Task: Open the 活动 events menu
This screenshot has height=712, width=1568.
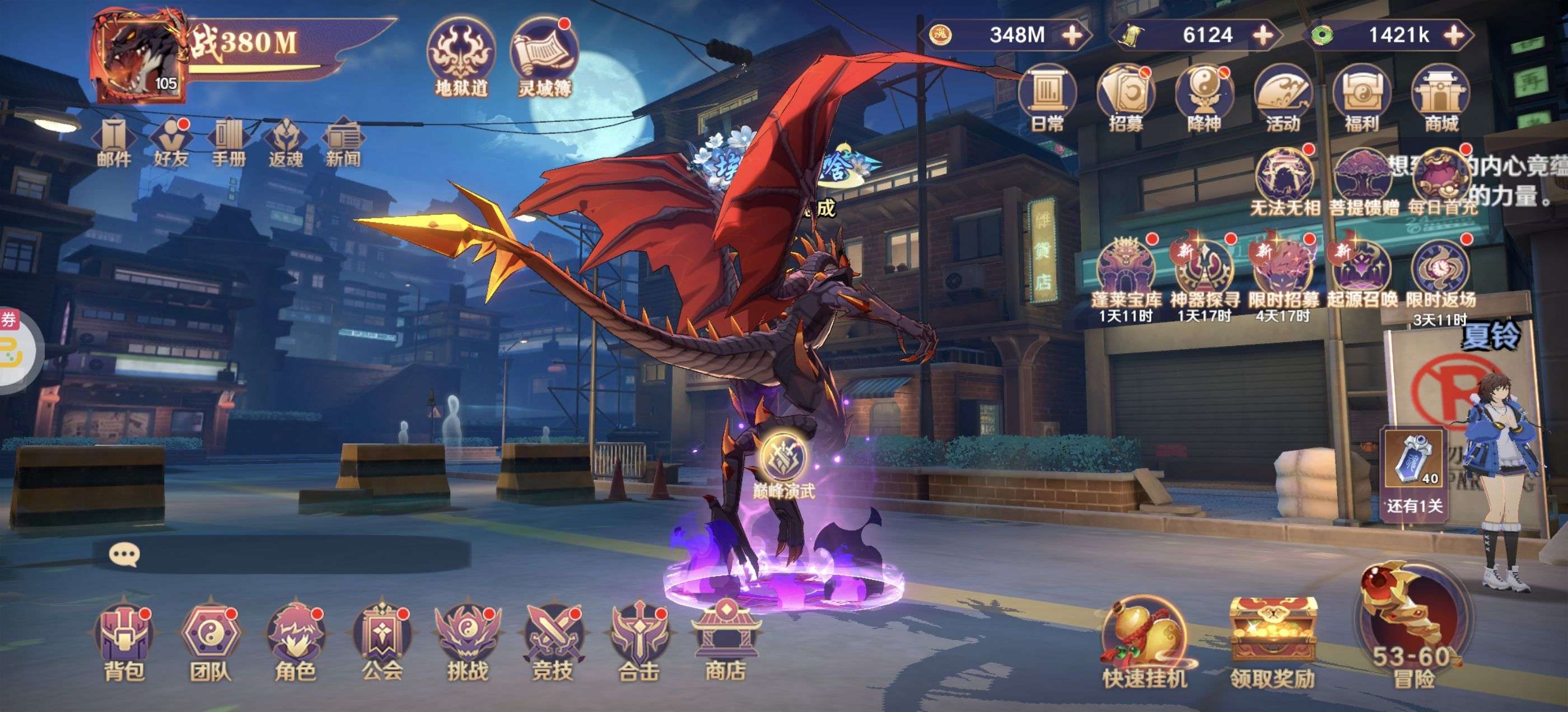Action: 1282,99
